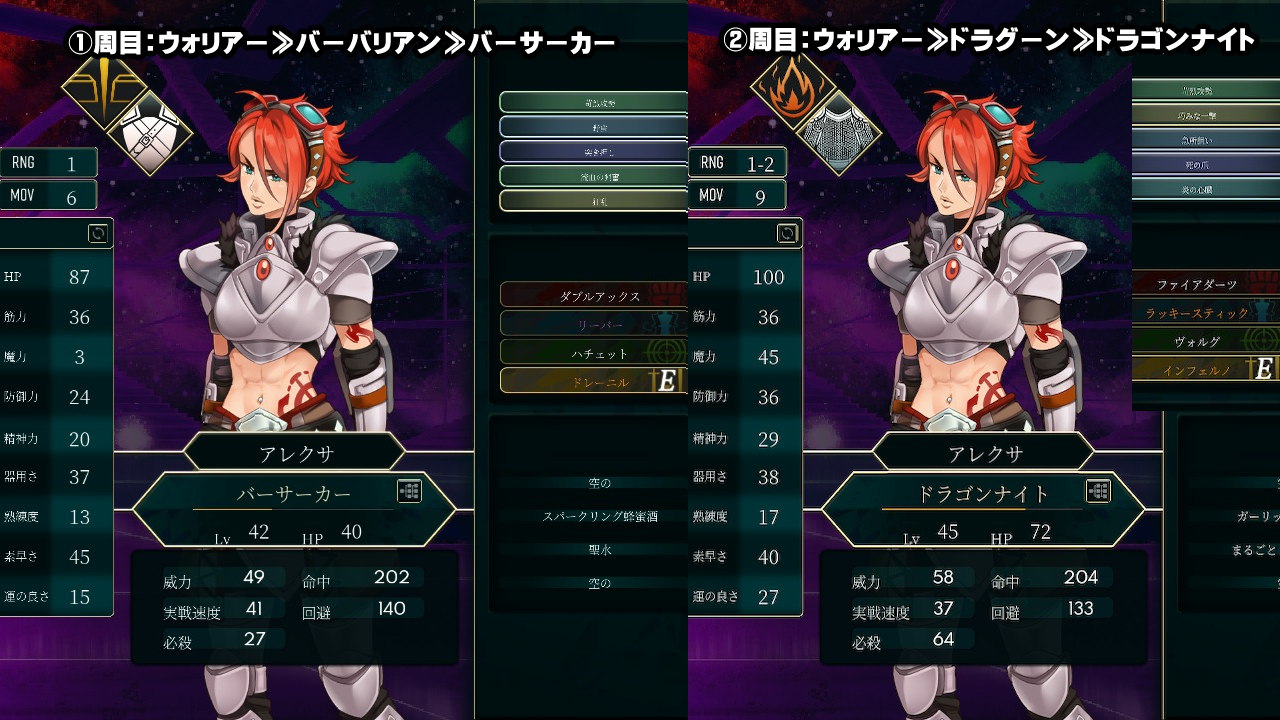The height and width of the screenshot is (720, 1280).
Task: Toggle the Dragon Knight stat panel swap icon
Action: (x=787, y=233)
